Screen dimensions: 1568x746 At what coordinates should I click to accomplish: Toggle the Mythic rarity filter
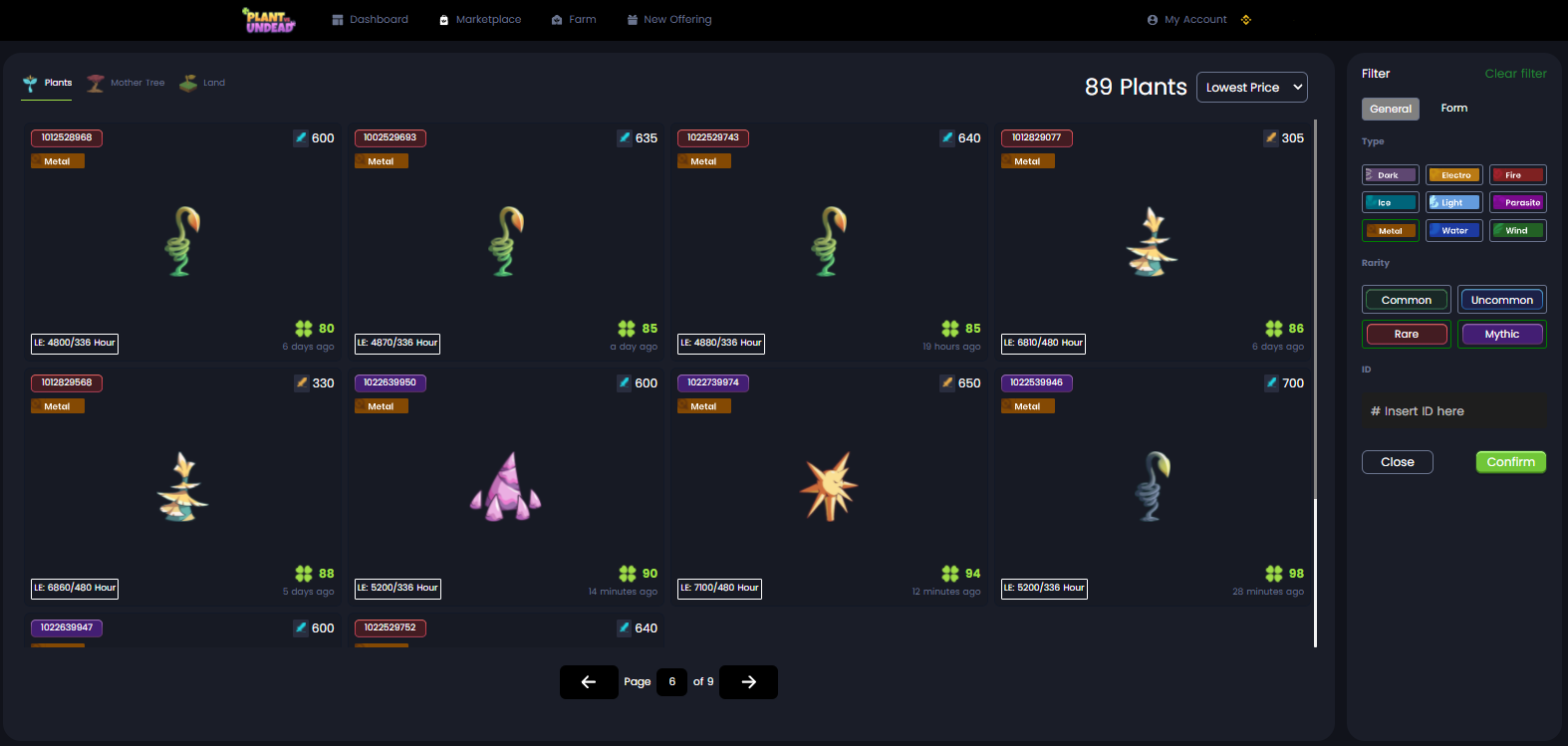coord(1501,335)
